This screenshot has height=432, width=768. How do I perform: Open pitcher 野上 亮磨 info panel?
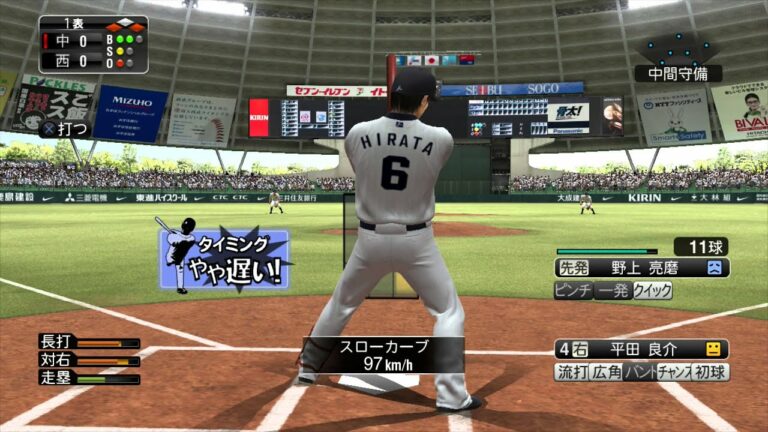pos(641,268)
